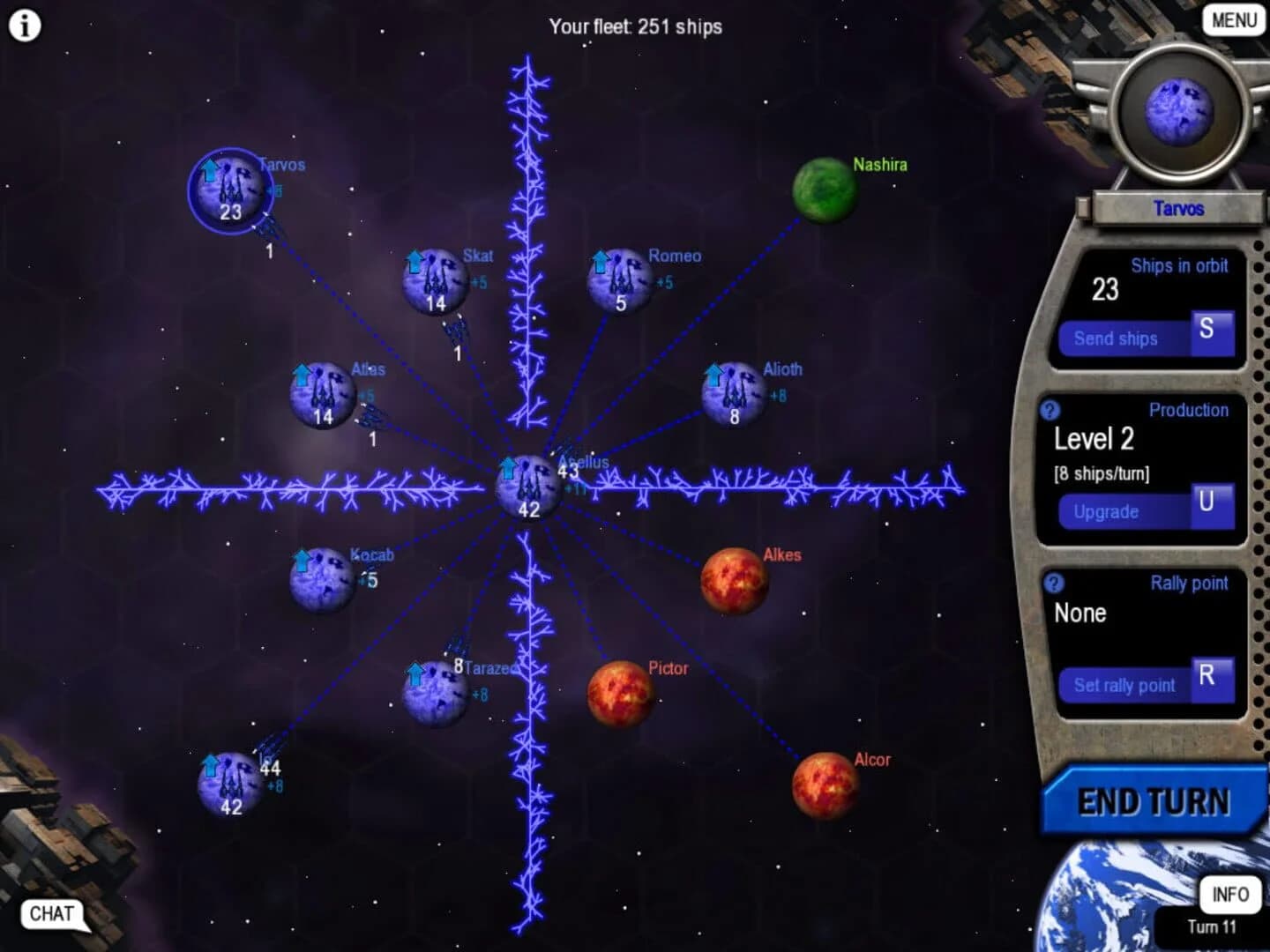Click the info icon in the top-left corner
This screenshot has width=1270, height=952.
pos(24,25)
